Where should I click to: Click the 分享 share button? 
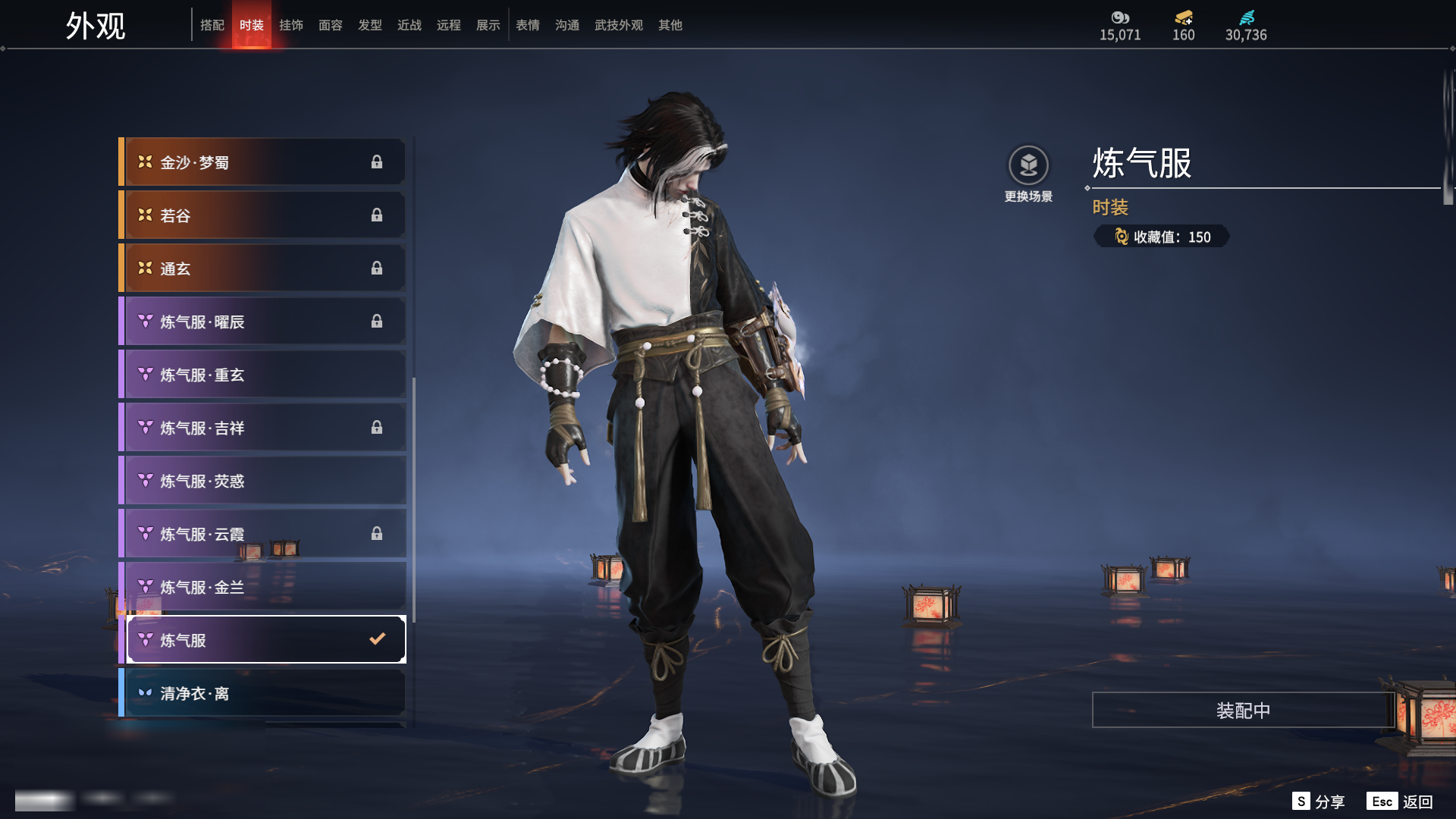(x=1319, y=802)
